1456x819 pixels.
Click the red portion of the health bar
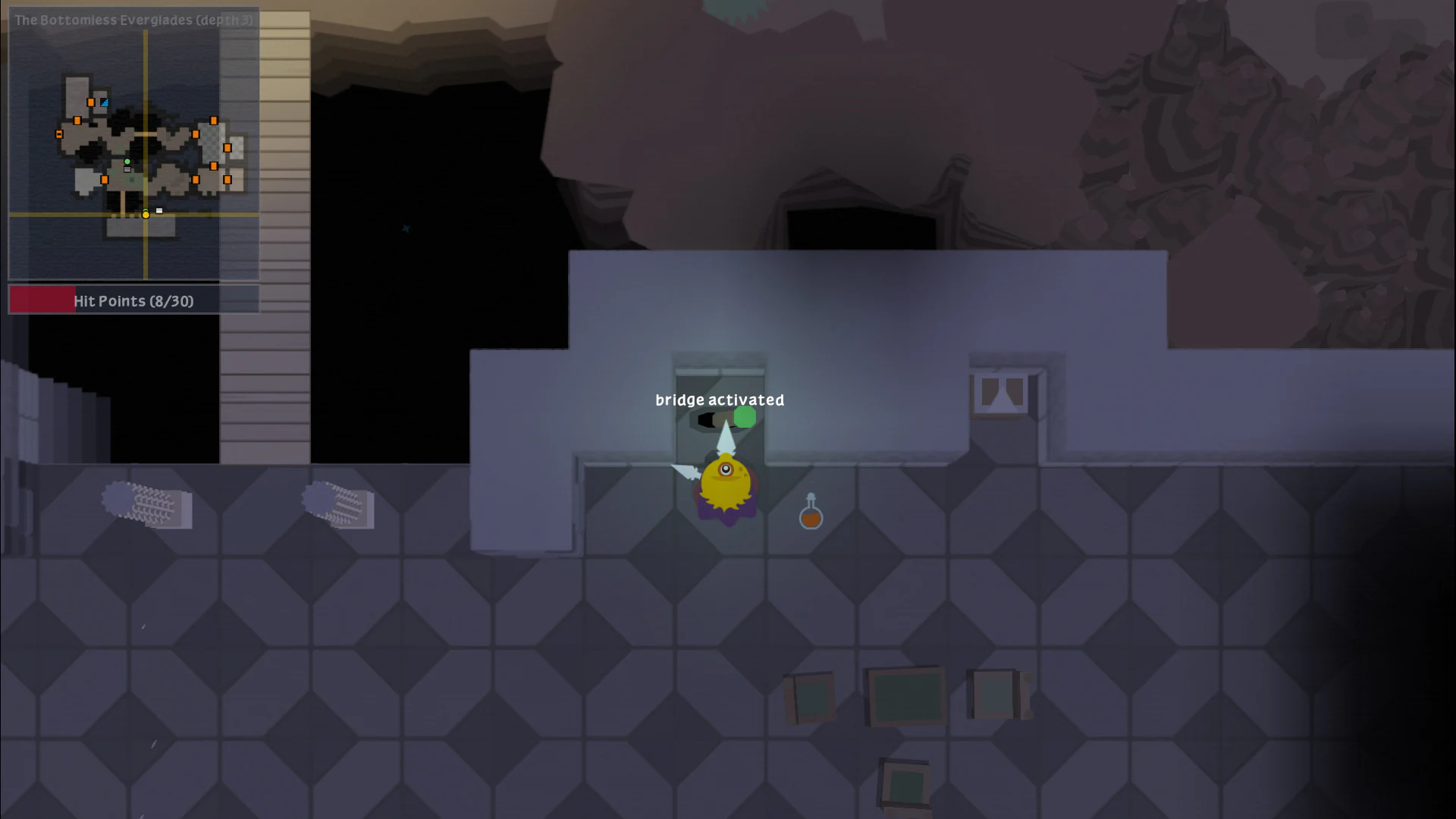click(x=42, y=300)
